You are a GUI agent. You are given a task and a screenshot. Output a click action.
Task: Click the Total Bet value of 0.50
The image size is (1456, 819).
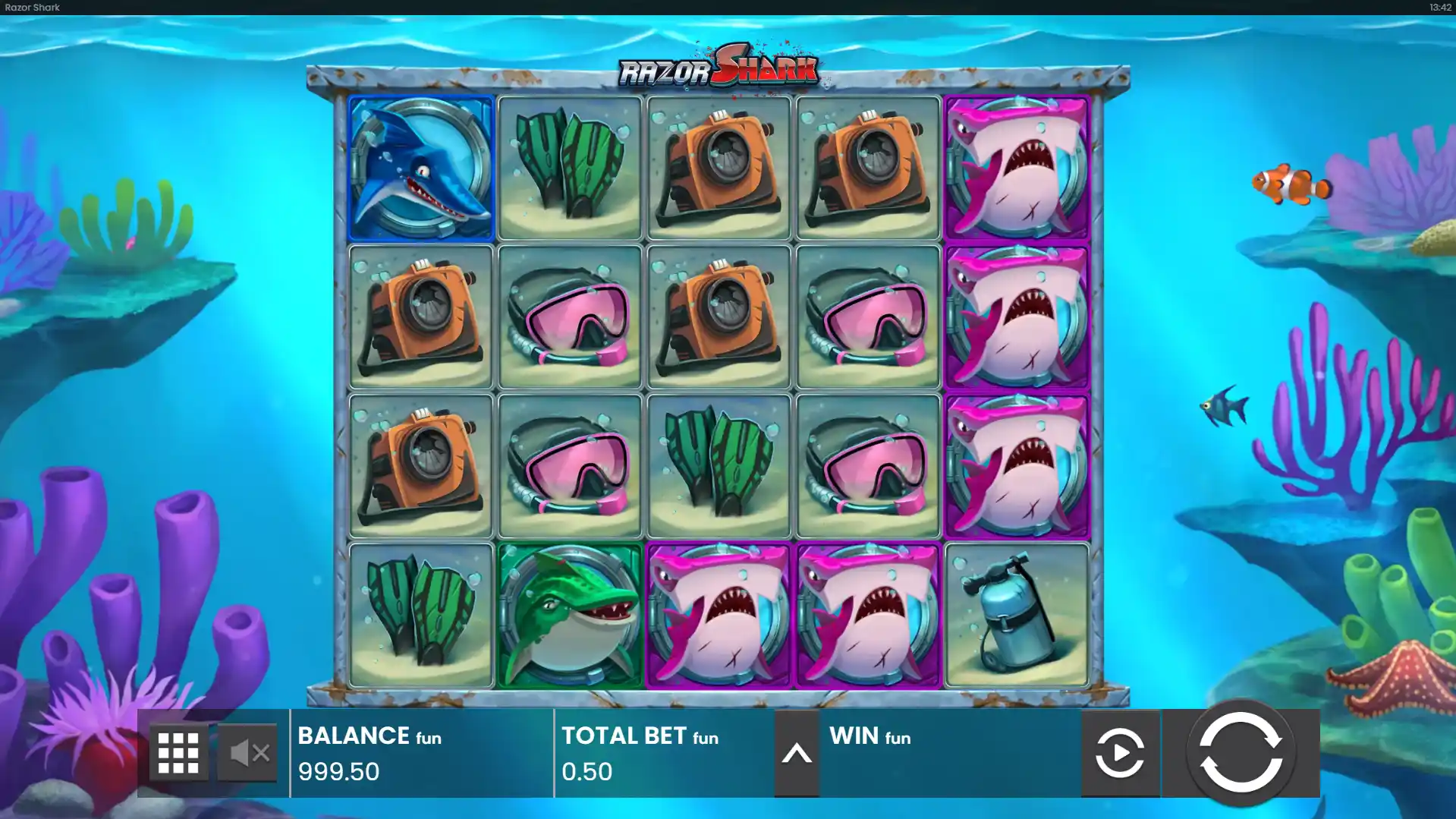(586, 772)
